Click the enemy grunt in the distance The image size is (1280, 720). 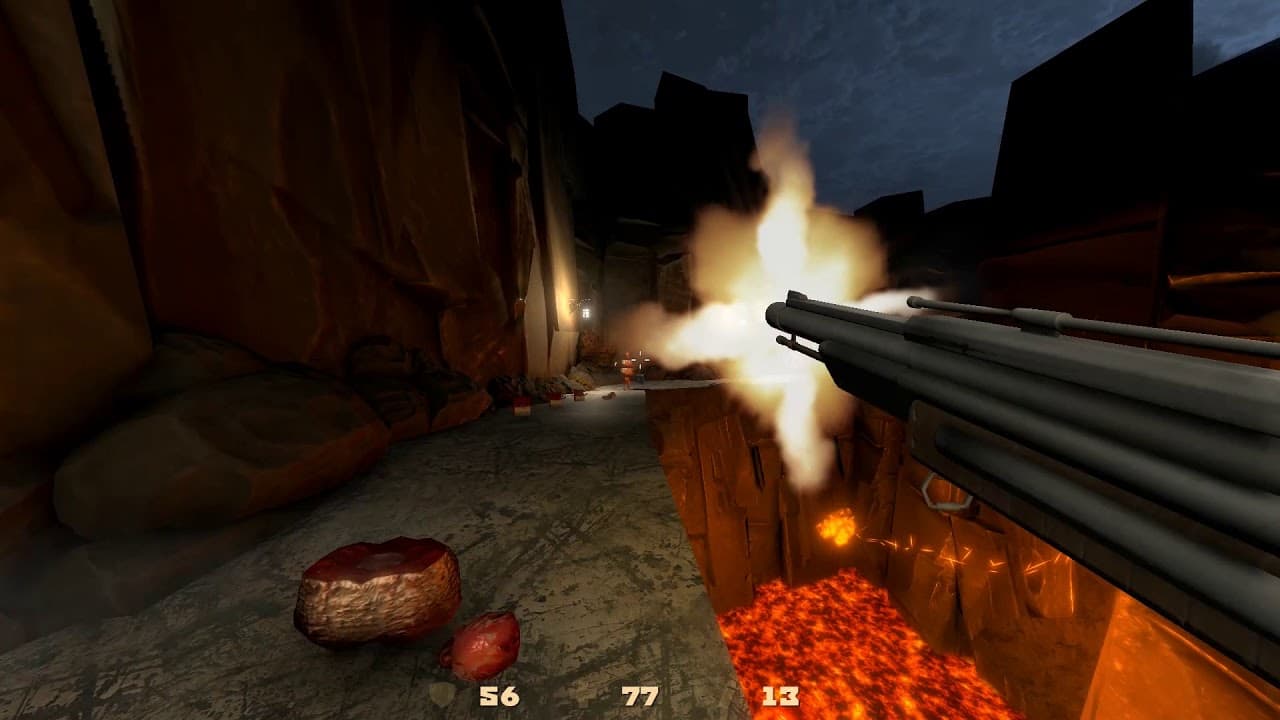point(628,368)
